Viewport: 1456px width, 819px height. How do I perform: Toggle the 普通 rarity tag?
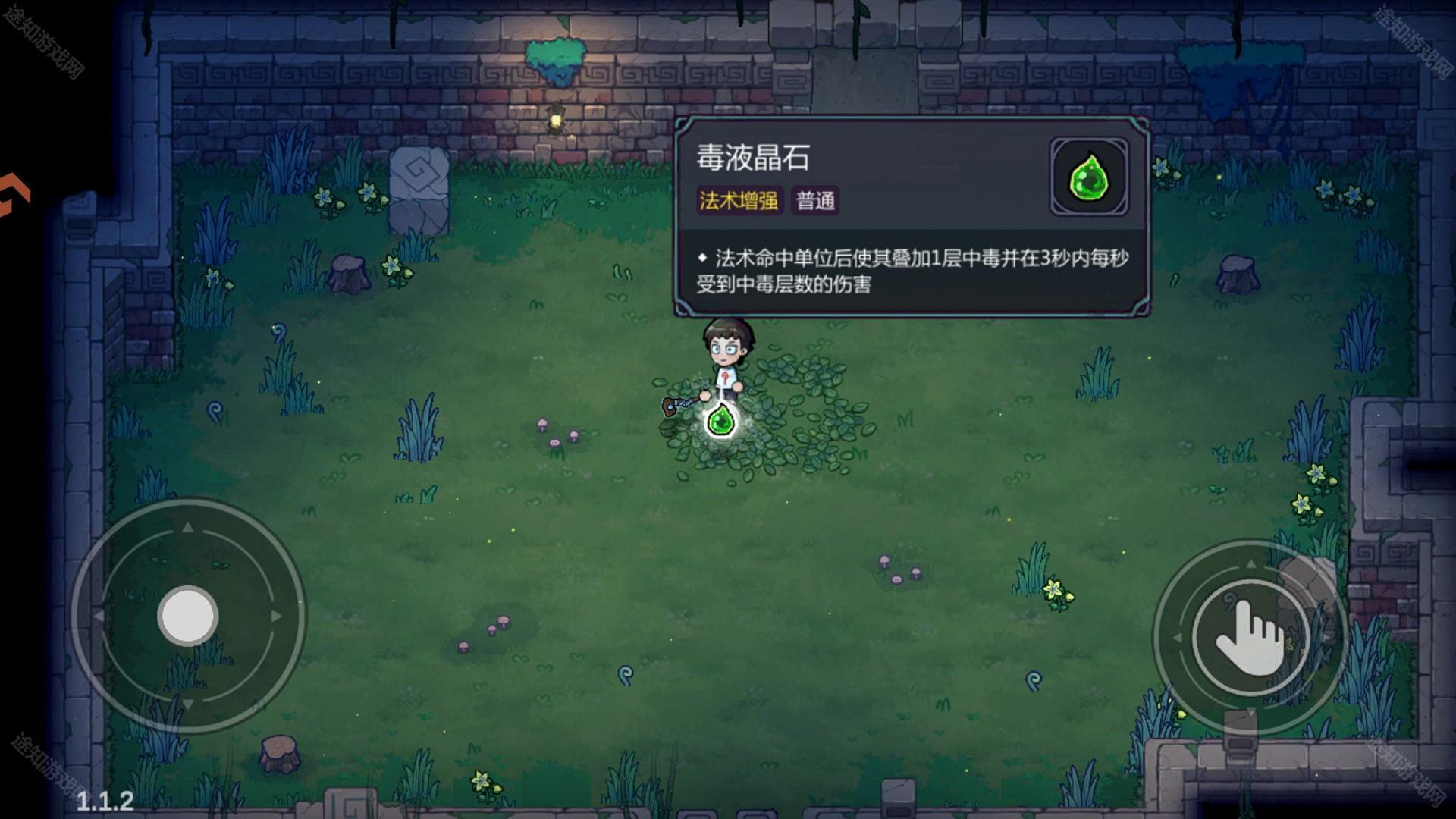(817, 202)
